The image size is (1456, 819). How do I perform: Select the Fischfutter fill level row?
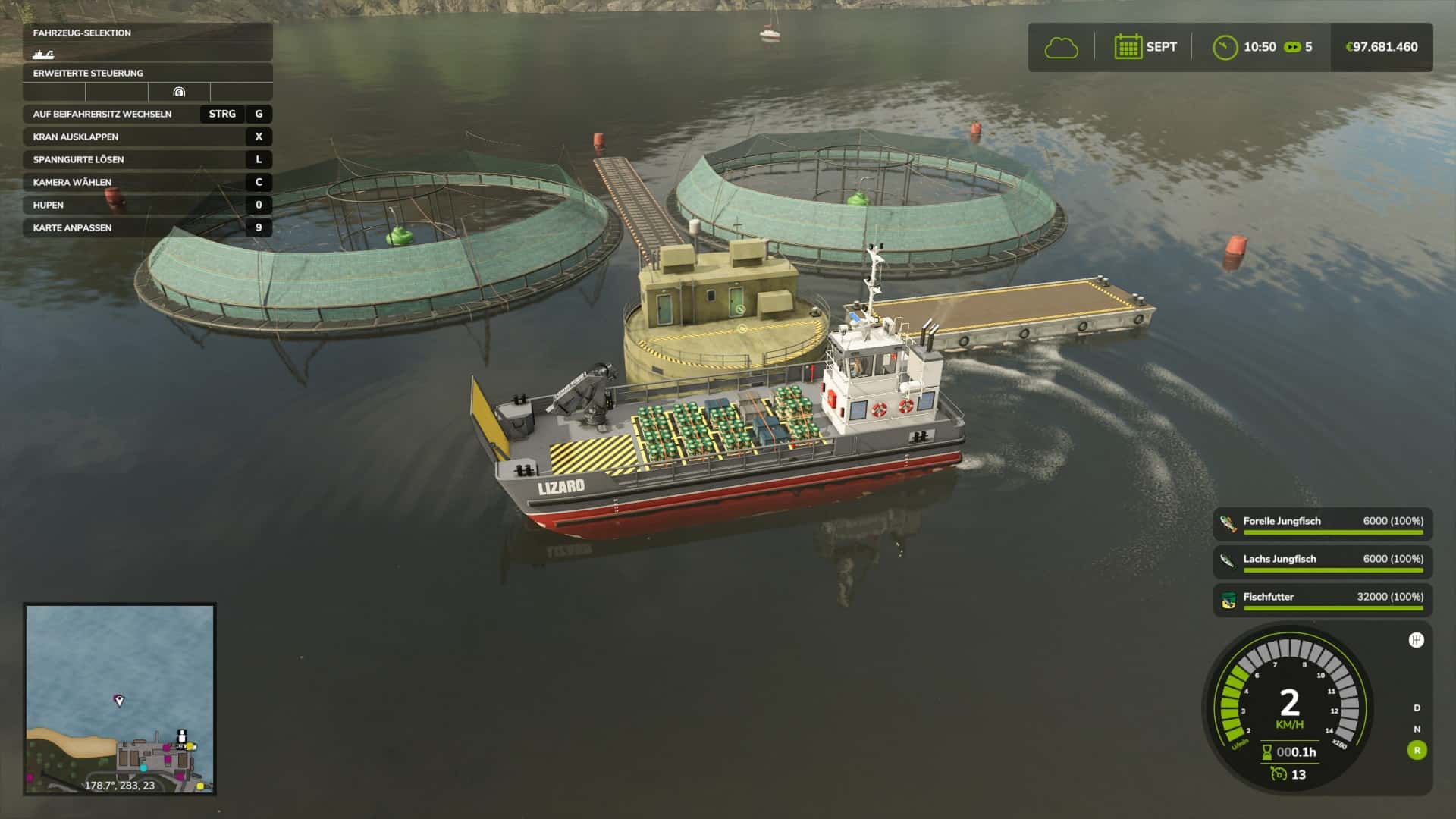(1323, 600)
